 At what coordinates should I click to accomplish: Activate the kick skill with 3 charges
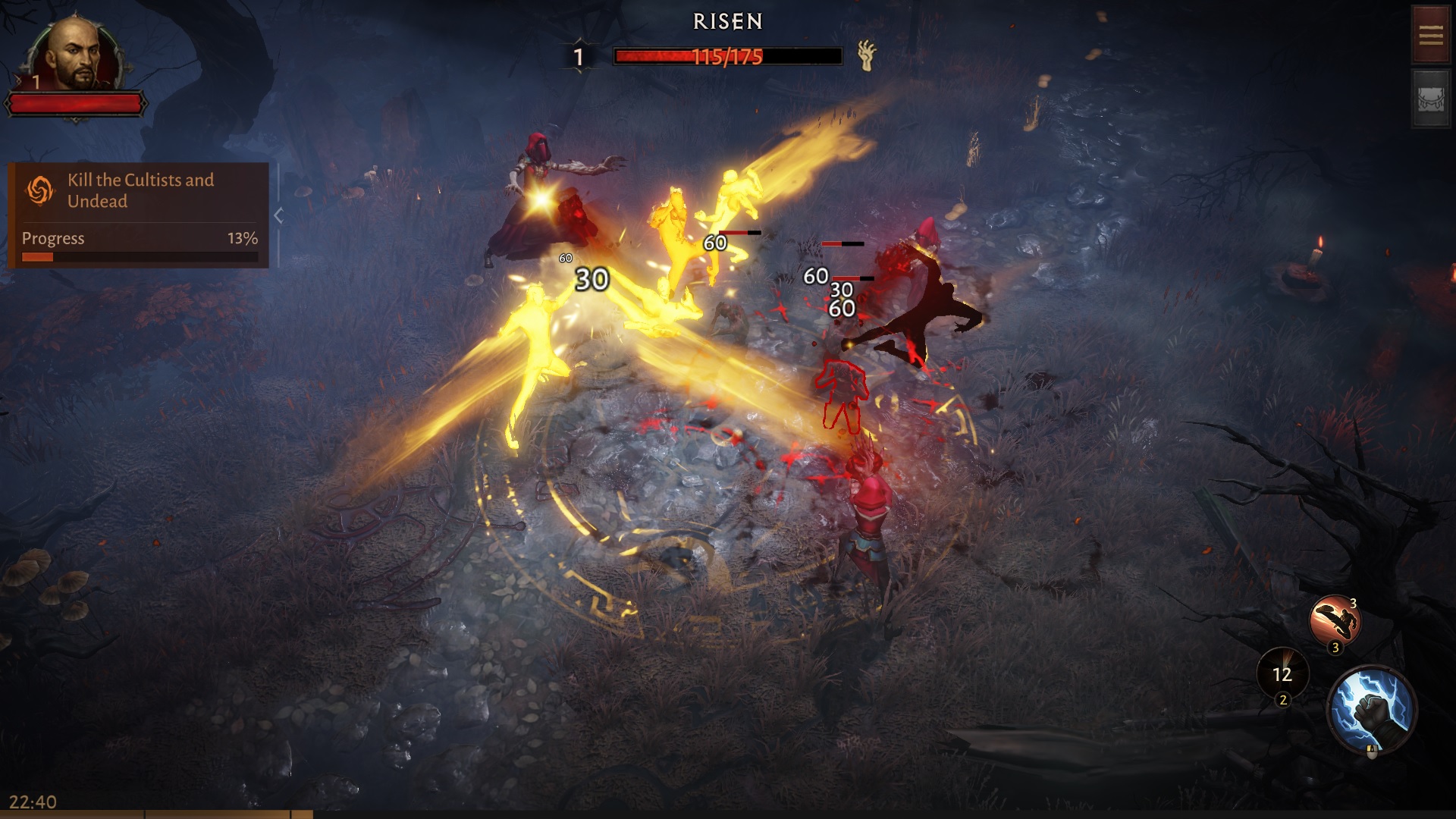[1335, 619]
